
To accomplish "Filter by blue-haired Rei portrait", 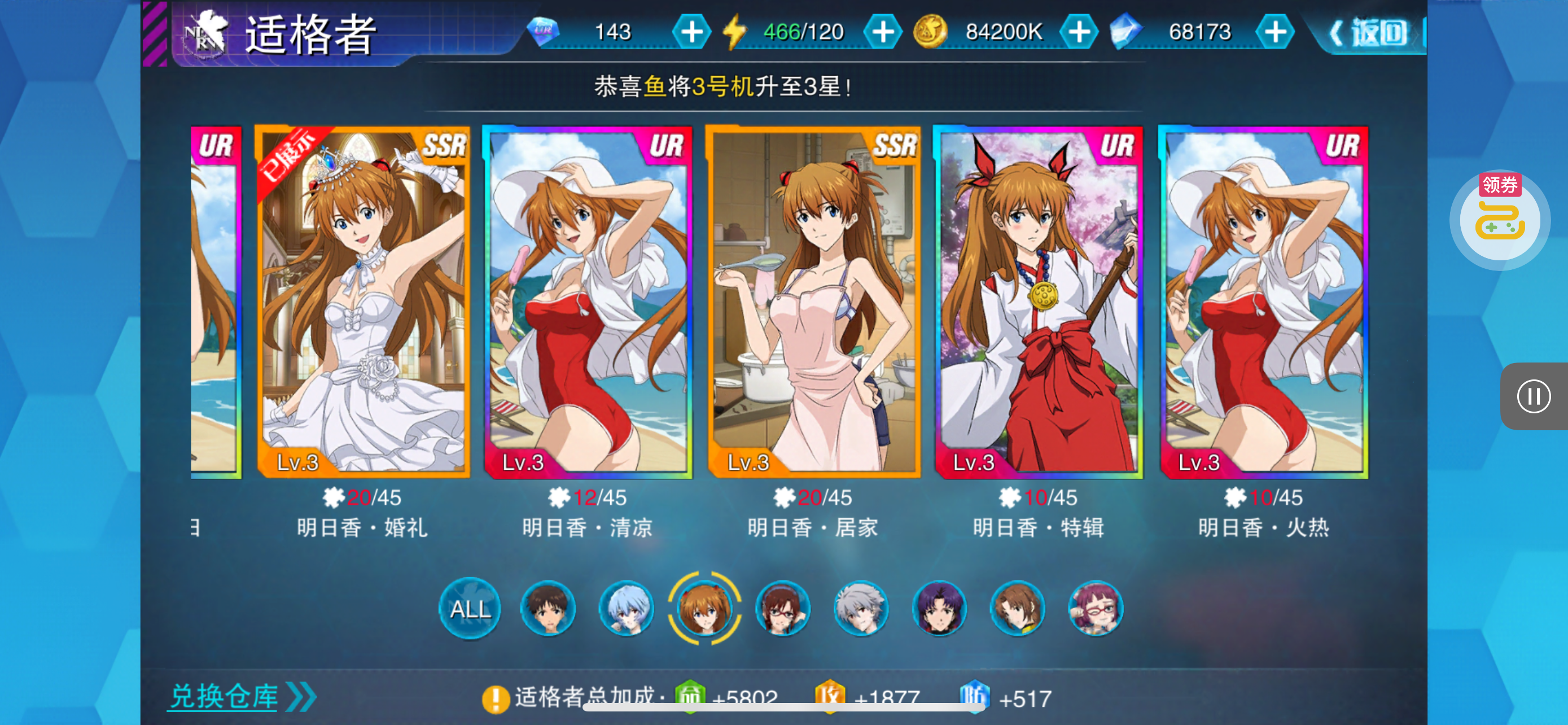I will (x=626, y=608).
